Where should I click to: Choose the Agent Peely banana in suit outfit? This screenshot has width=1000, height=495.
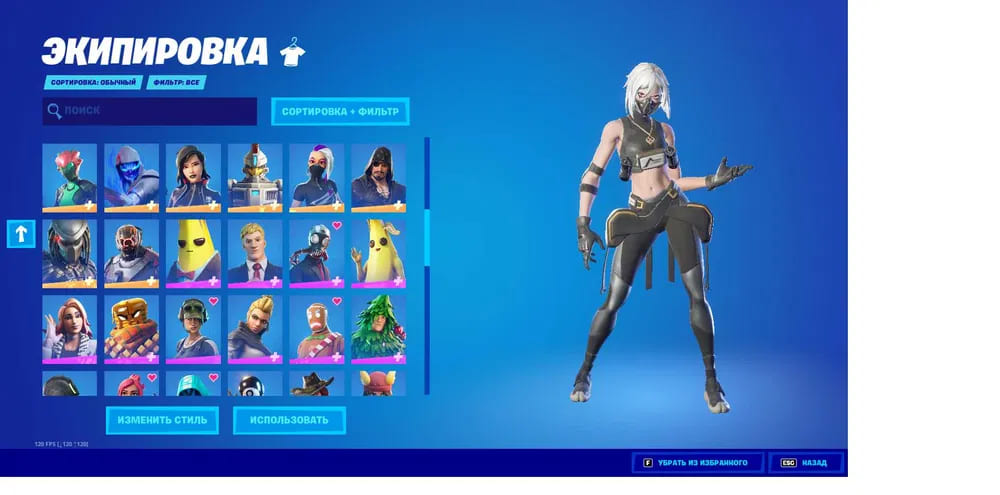pos(193,252)
